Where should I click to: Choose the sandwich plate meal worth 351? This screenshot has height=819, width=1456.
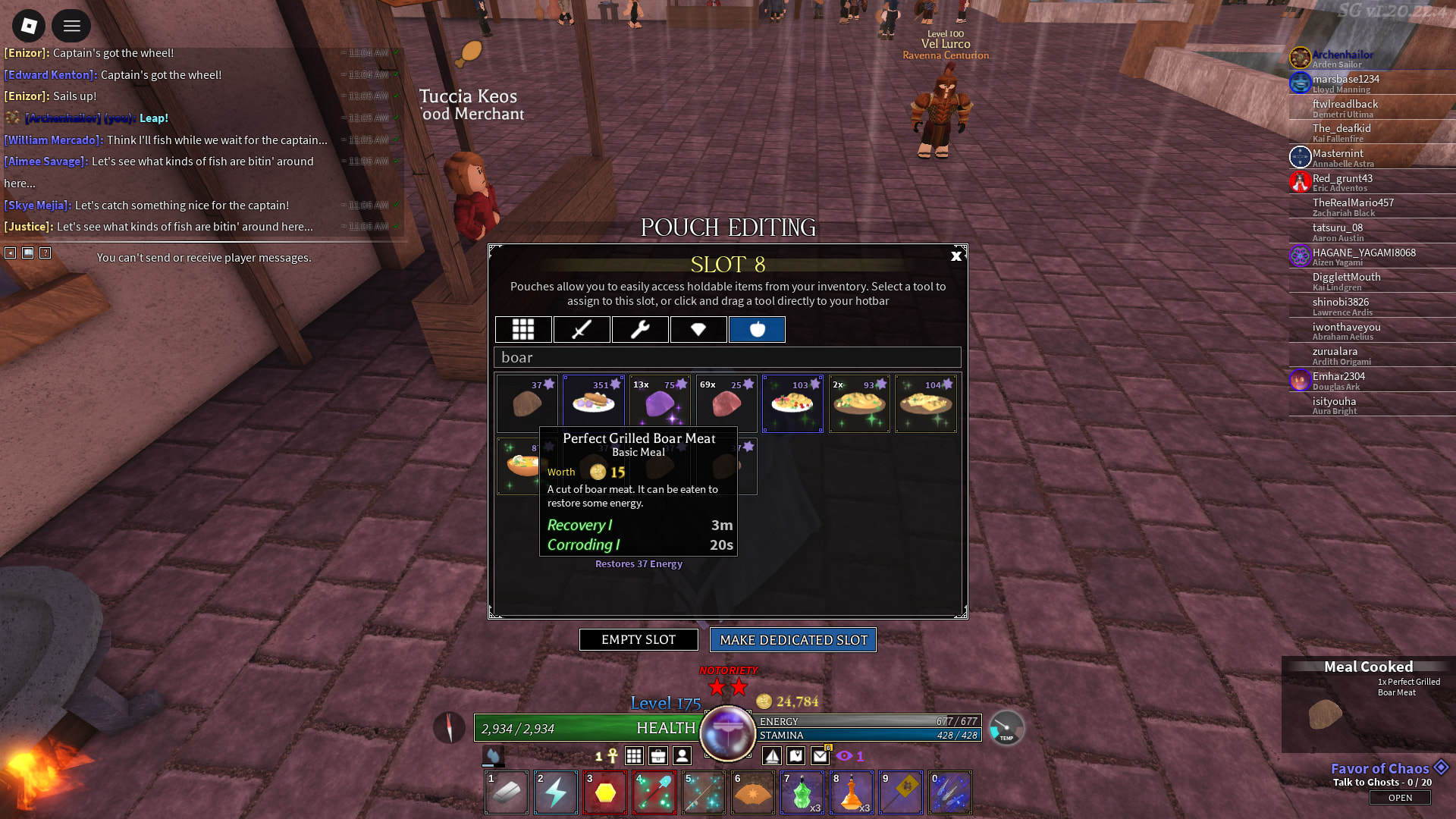pyautogui.click(x=594, y=403)
